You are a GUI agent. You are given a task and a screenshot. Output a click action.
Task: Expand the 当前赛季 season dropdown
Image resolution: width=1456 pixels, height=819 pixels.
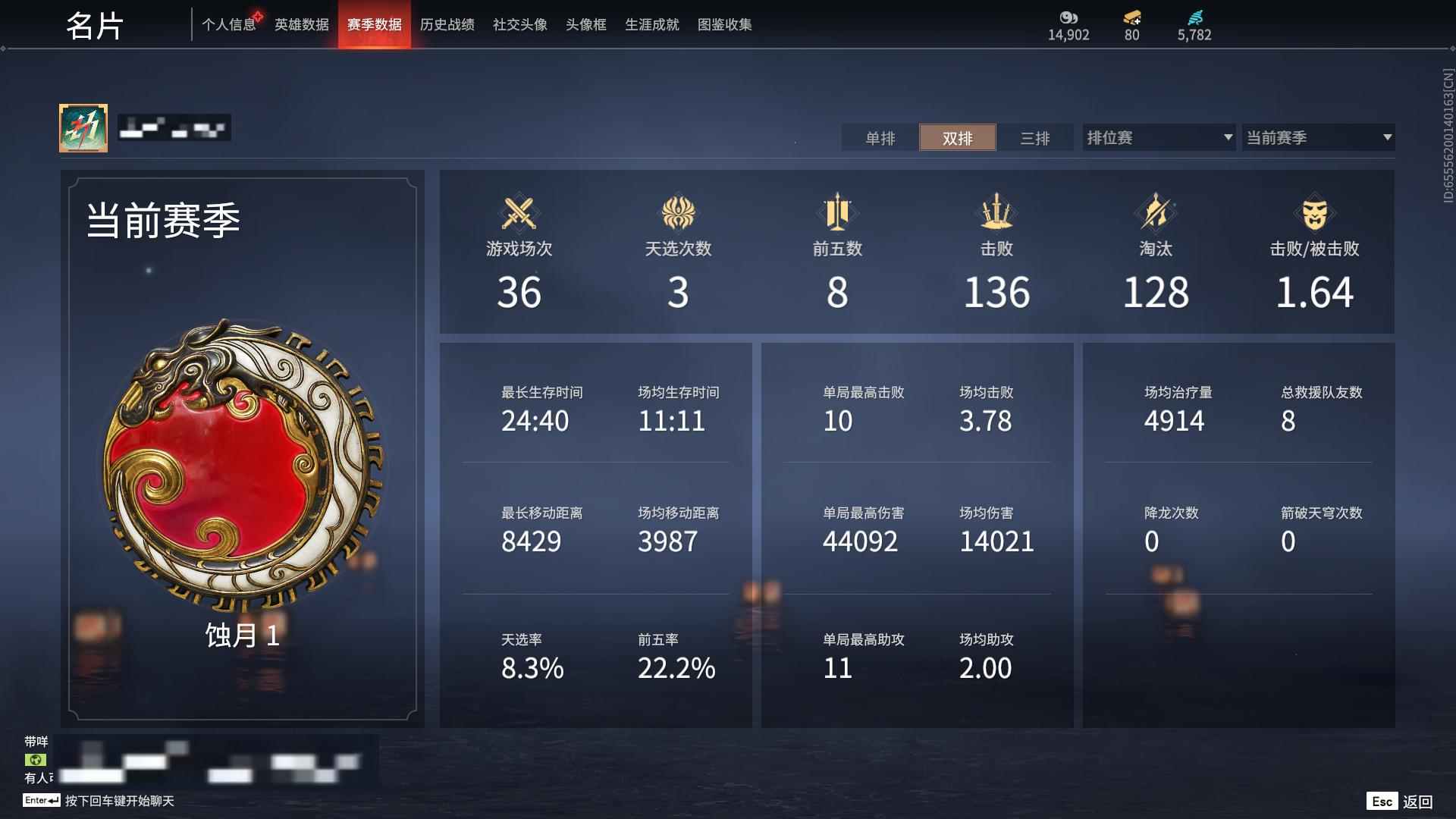[1319, 137]
